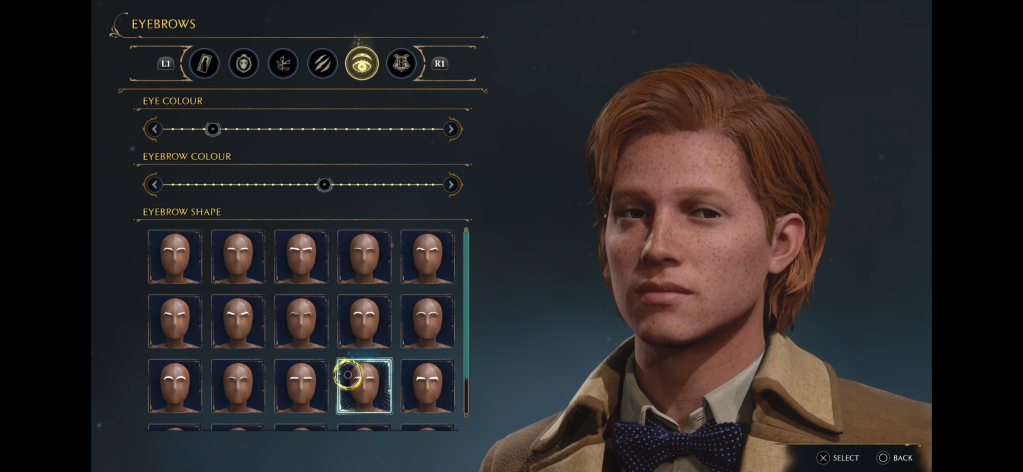Click the Eye Colour left arrow
The width and height of the screenshot is (1023, 472).
pyautogui.click(x=154, y=129)
